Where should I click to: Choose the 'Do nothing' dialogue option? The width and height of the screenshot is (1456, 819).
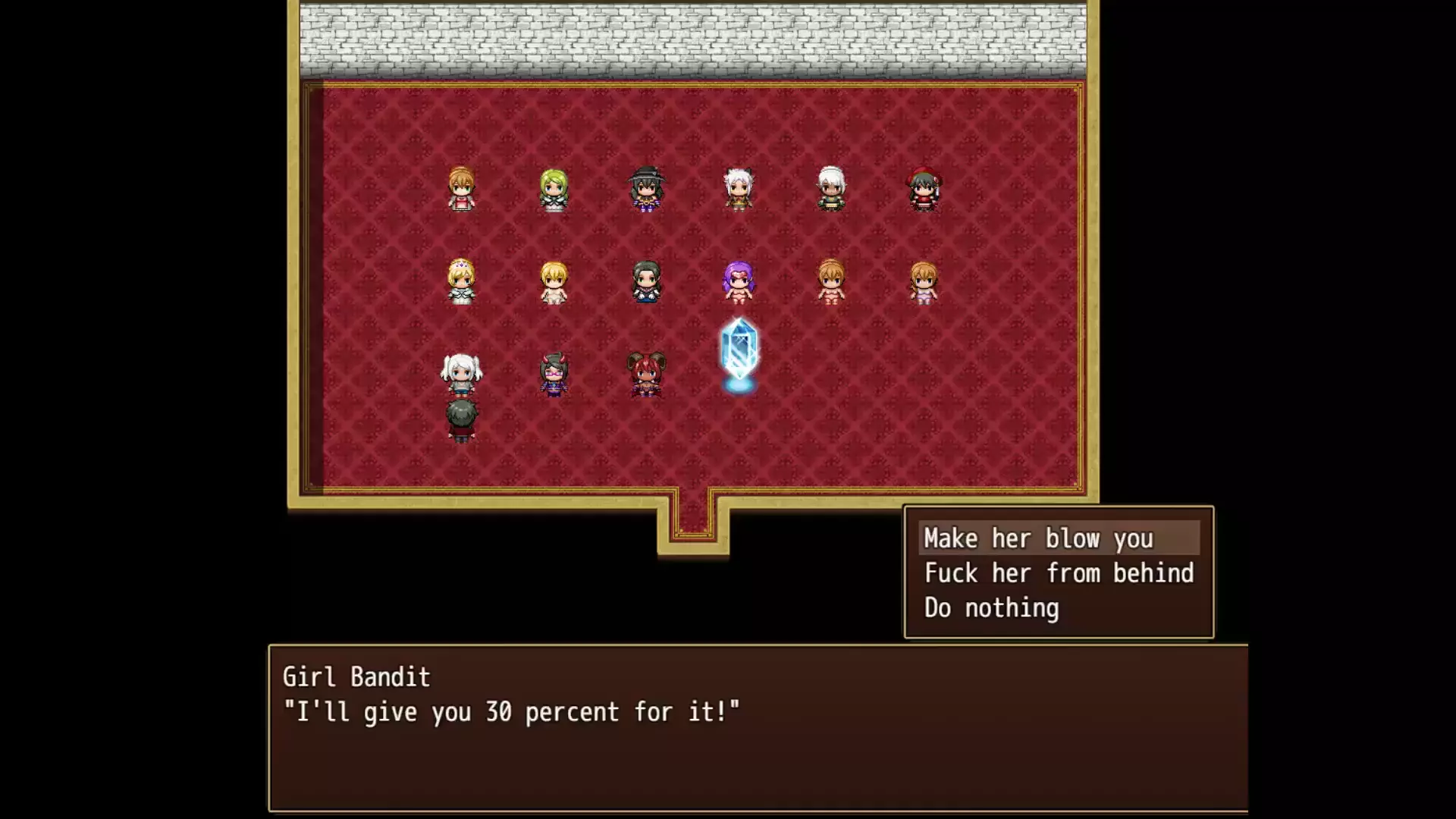click(991, 608)
